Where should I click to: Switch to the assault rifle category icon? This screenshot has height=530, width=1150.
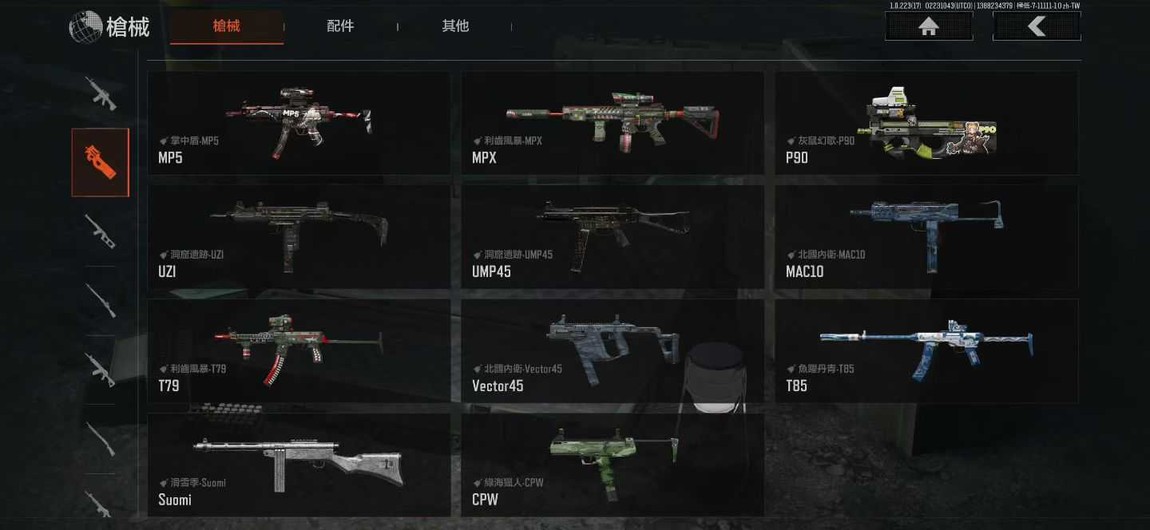point(100,94)
